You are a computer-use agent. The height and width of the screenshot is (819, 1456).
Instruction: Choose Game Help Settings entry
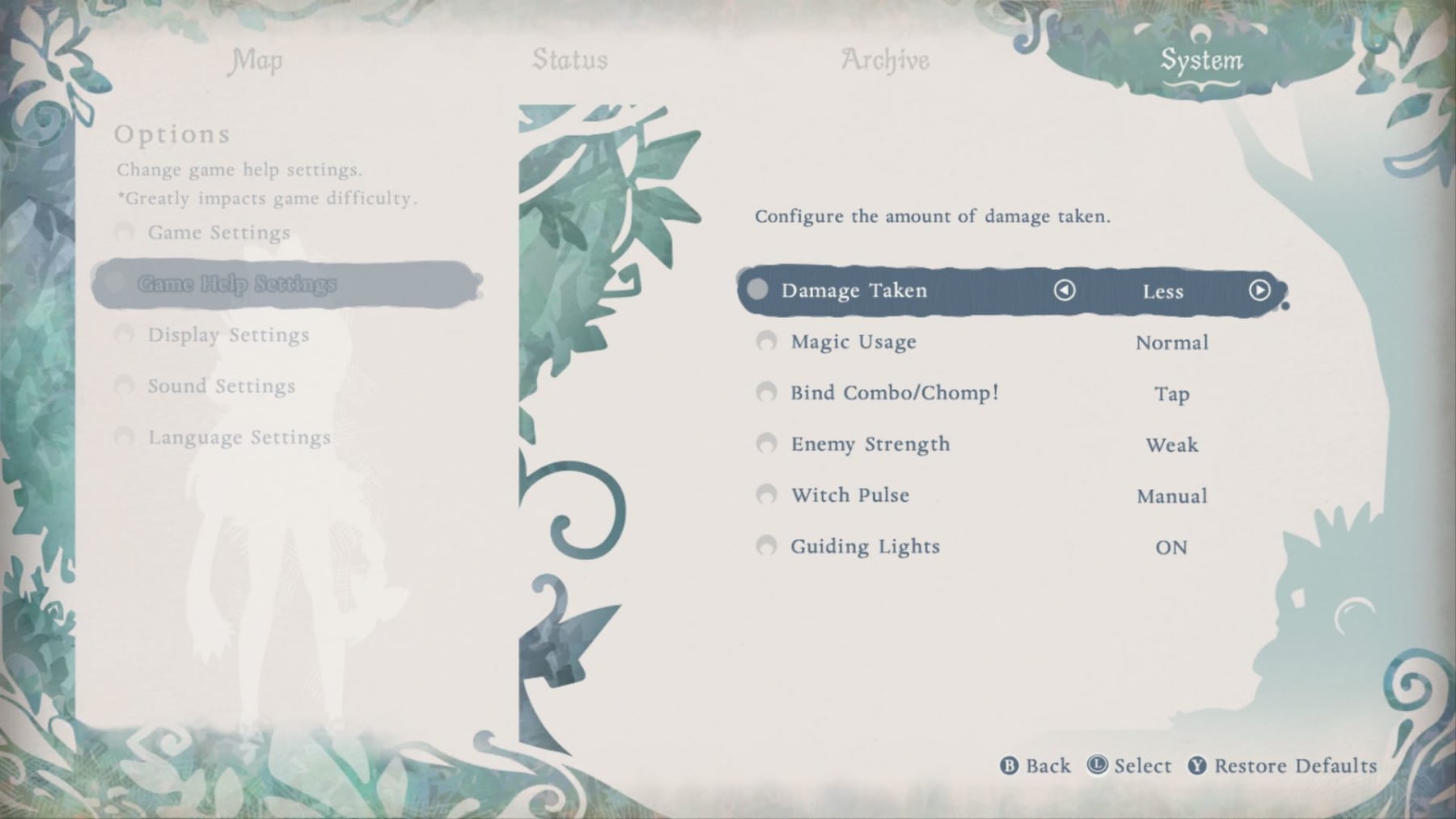click(236, 284)
